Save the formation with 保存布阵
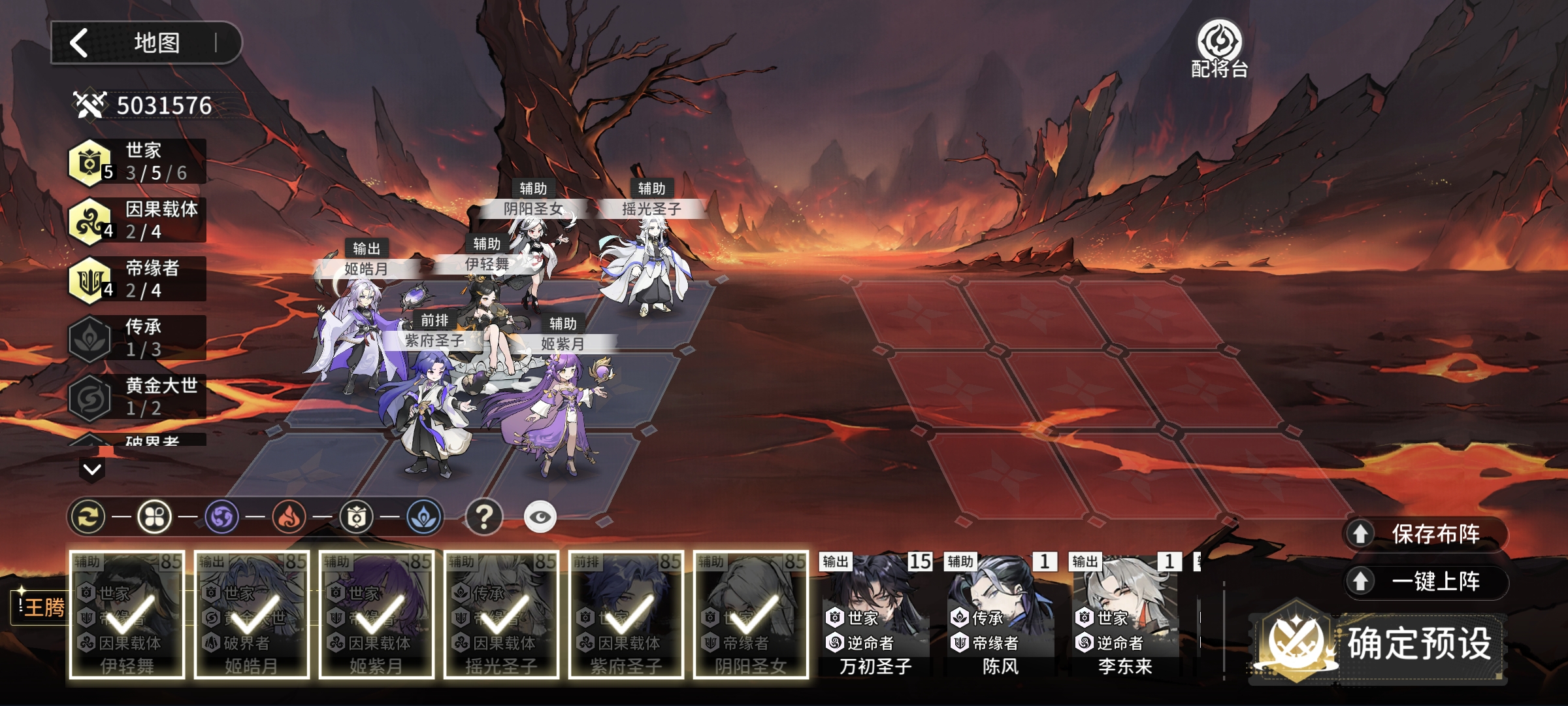 click(x=1427, y=534)
